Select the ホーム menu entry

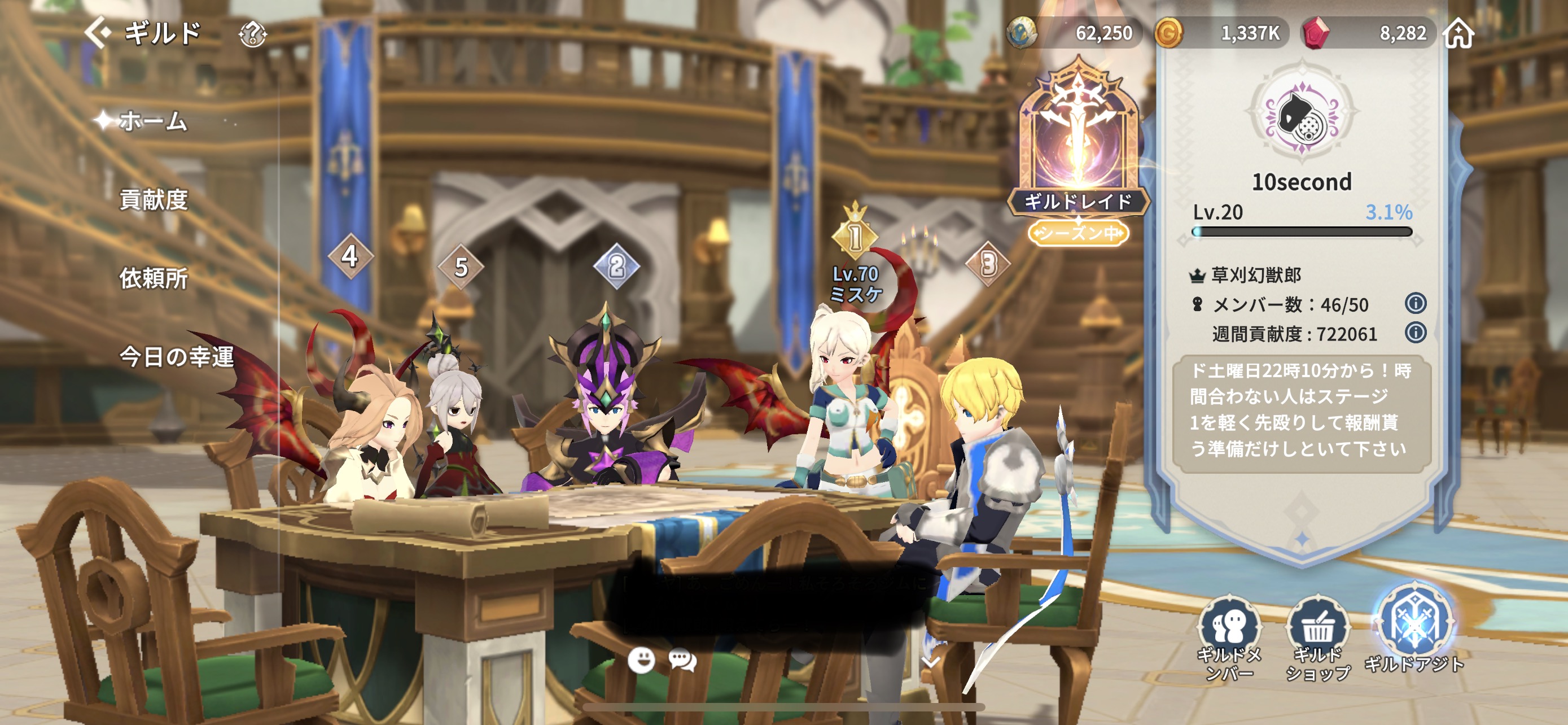[152, 121]
